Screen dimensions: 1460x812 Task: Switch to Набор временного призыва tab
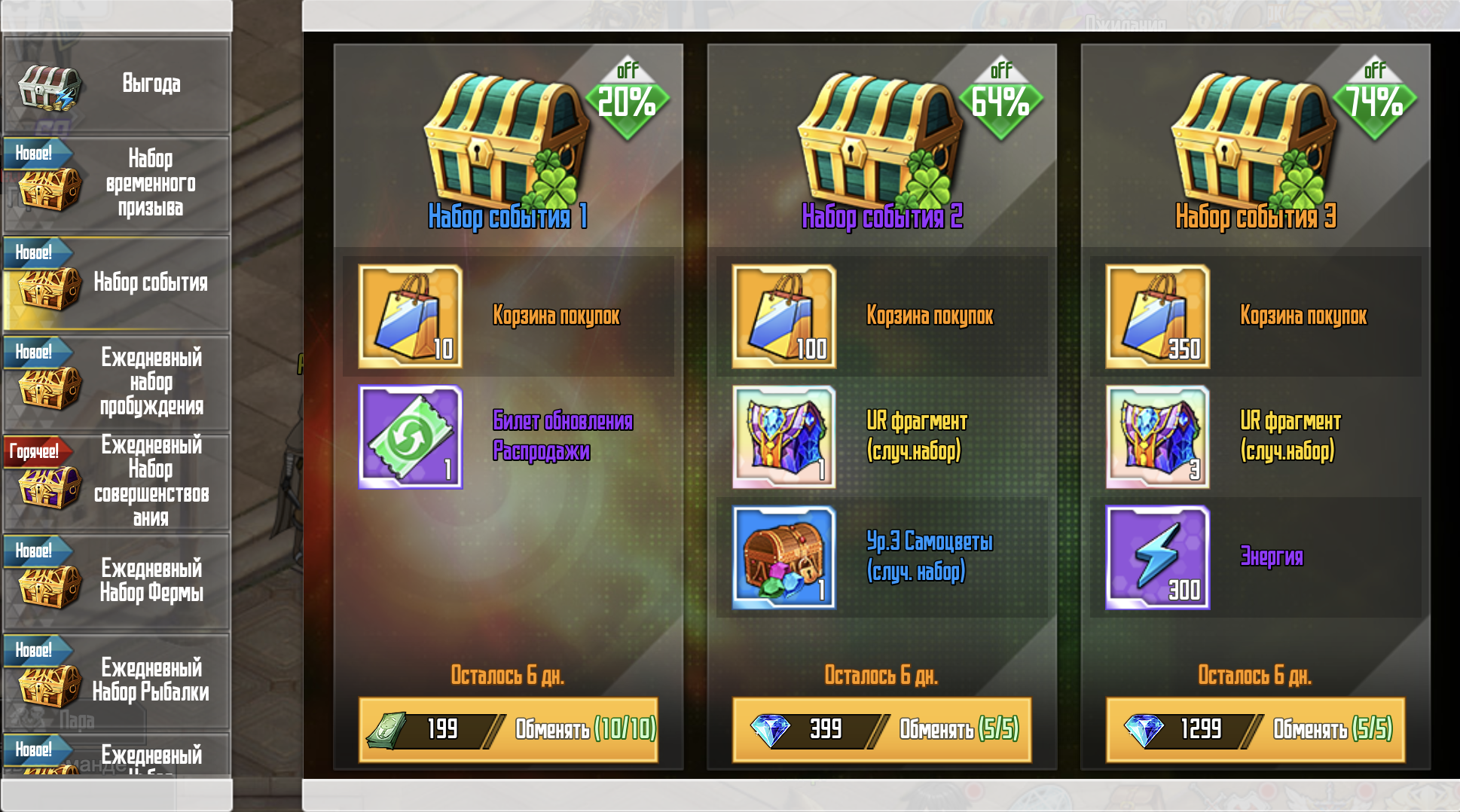coord(117,183)
